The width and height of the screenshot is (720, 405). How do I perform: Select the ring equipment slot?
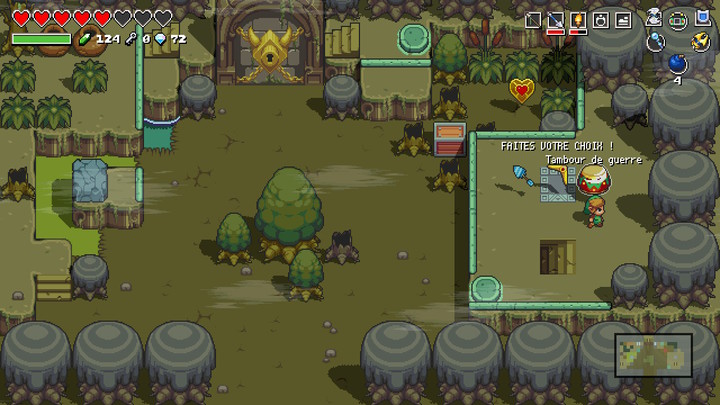600,20
